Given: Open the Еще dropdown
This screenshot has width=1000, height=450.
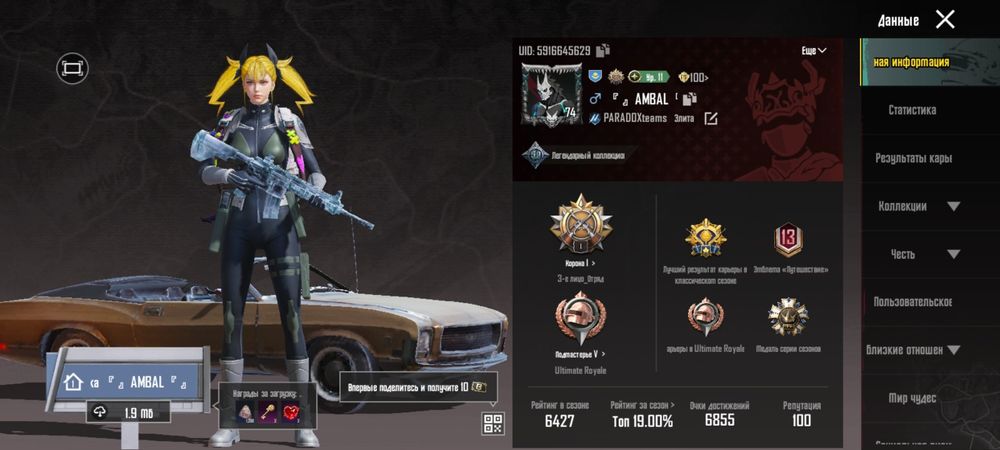Looking at the screenshot, I should [814, 50].
